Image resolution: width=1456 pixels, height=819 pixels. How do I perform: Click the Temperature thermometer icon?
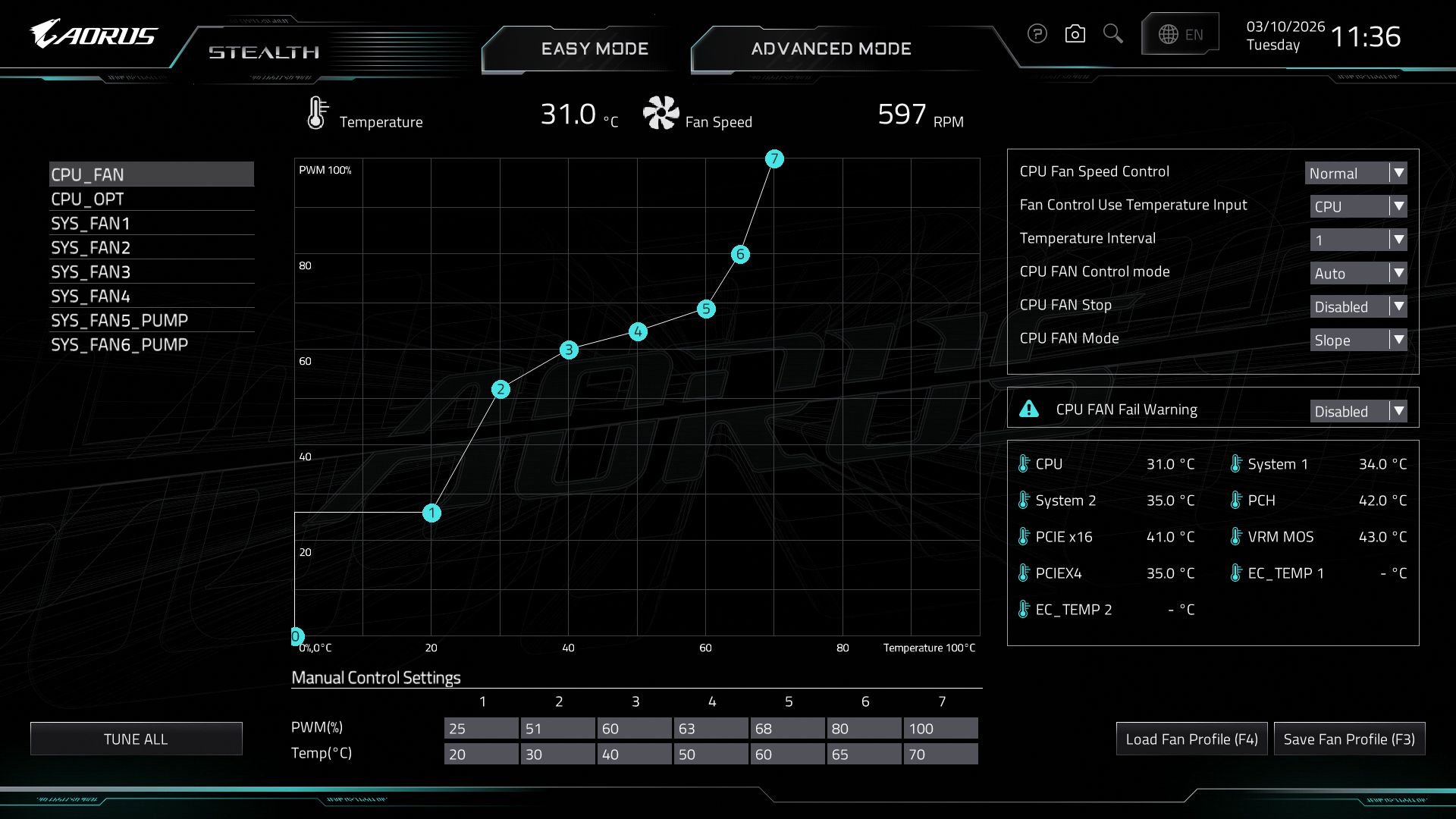click(x=316, y=114)
